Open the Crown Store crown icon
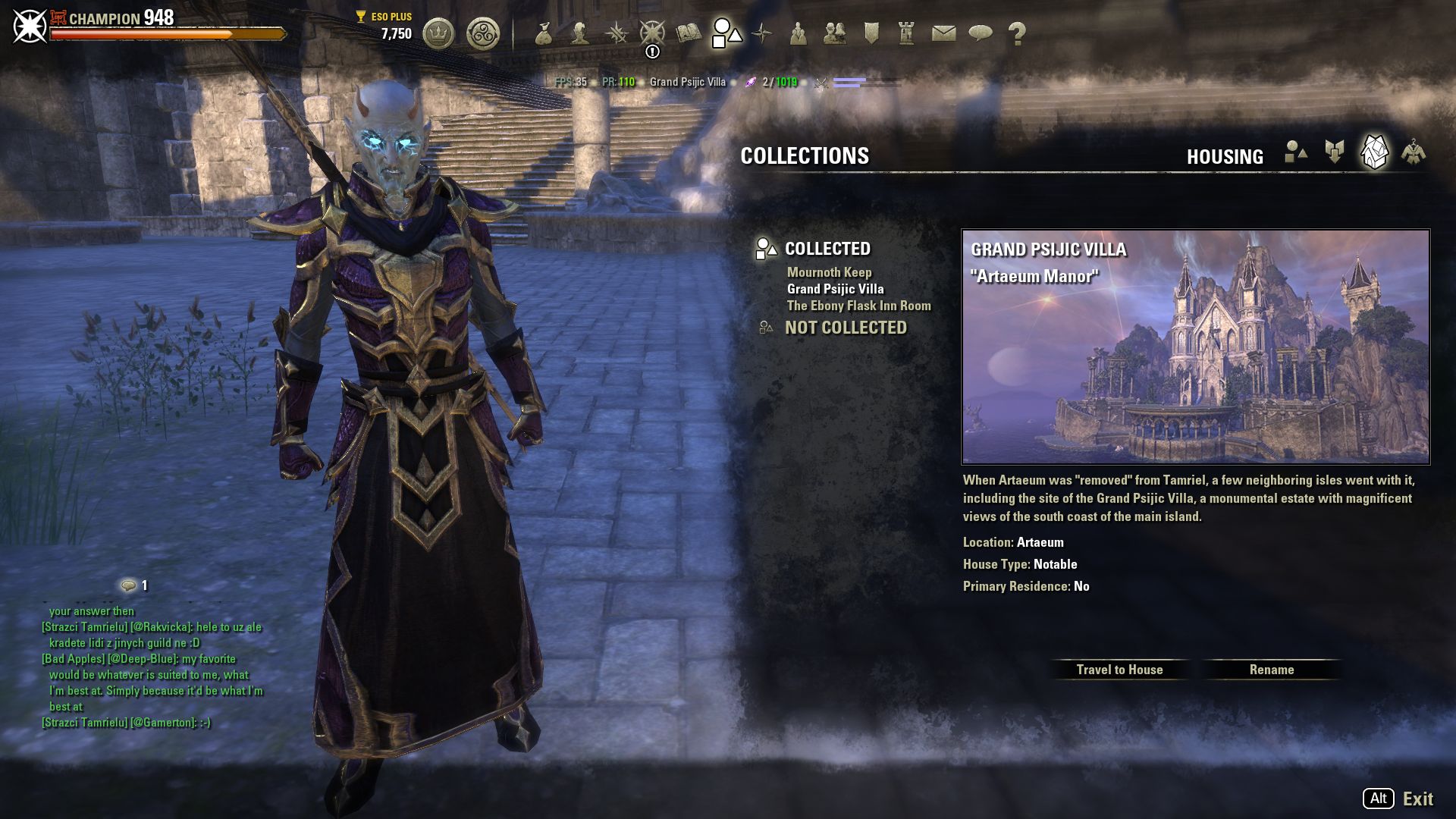Image resolution: width=1456 pixels, height=819 pixels. pos(438,33)
